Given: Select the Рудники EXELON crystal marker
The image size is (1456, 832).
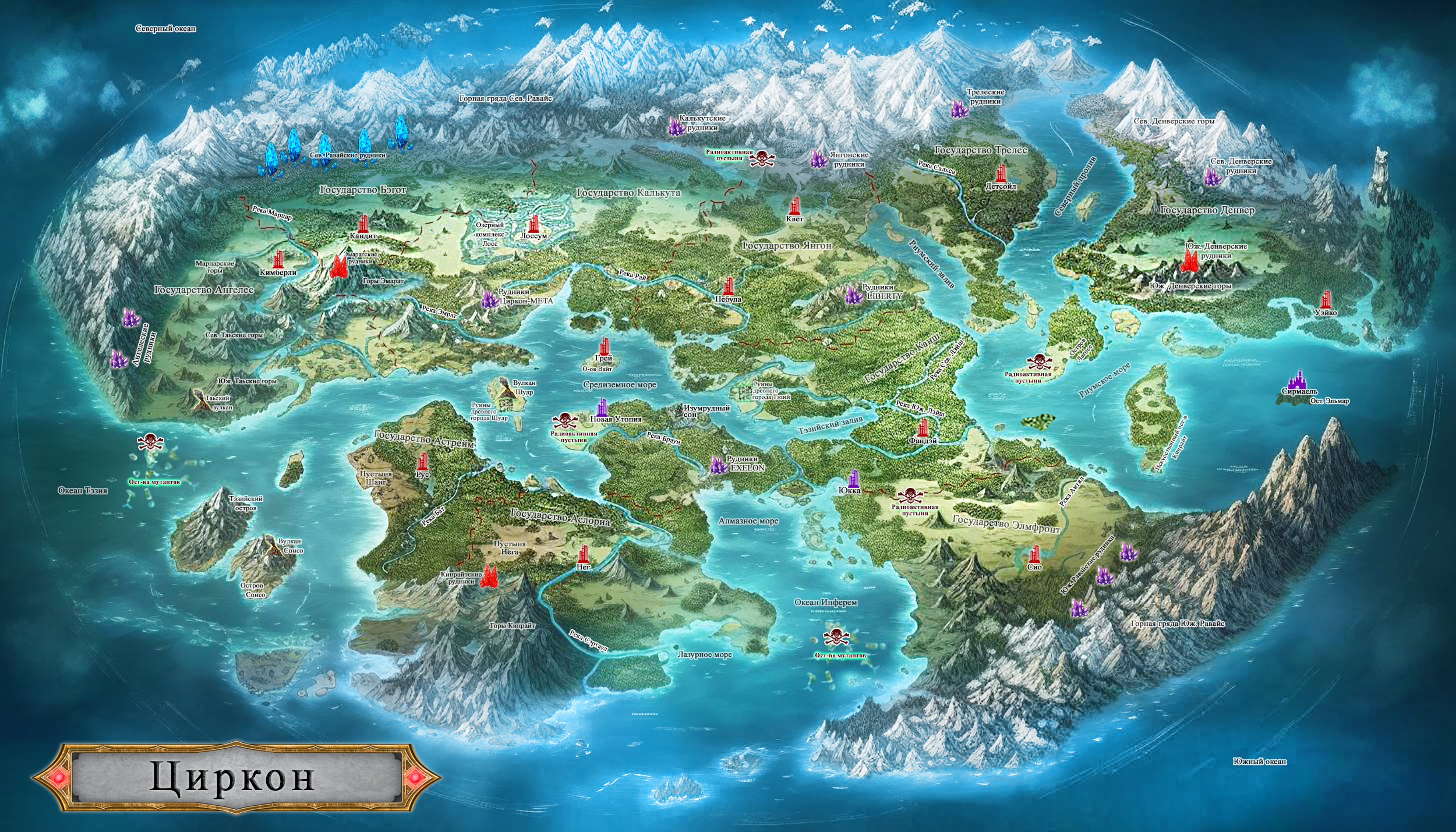Looking at the screenshot, I should pyautogui.click(x=718, y=465).
